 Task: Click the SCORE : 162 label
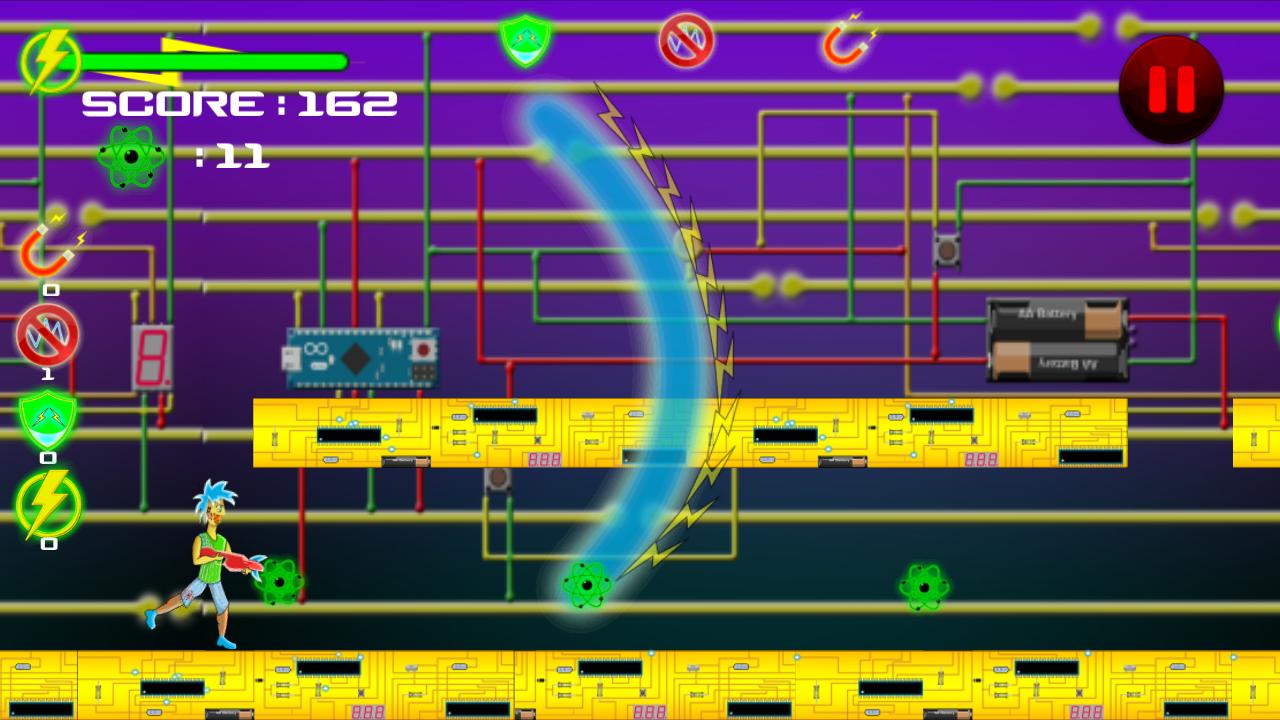pyautogui.click(x=240, y=103)
